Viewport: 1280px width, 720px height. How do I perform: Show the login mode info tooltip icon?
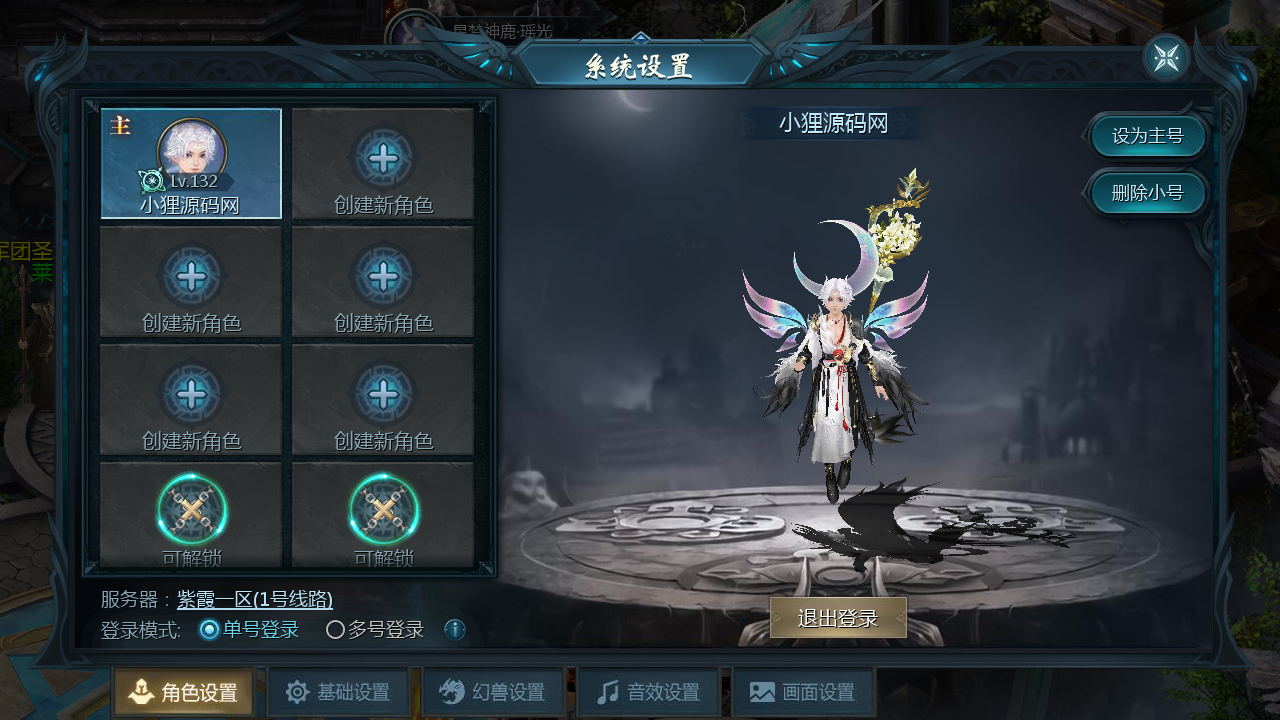coord(455,630)
